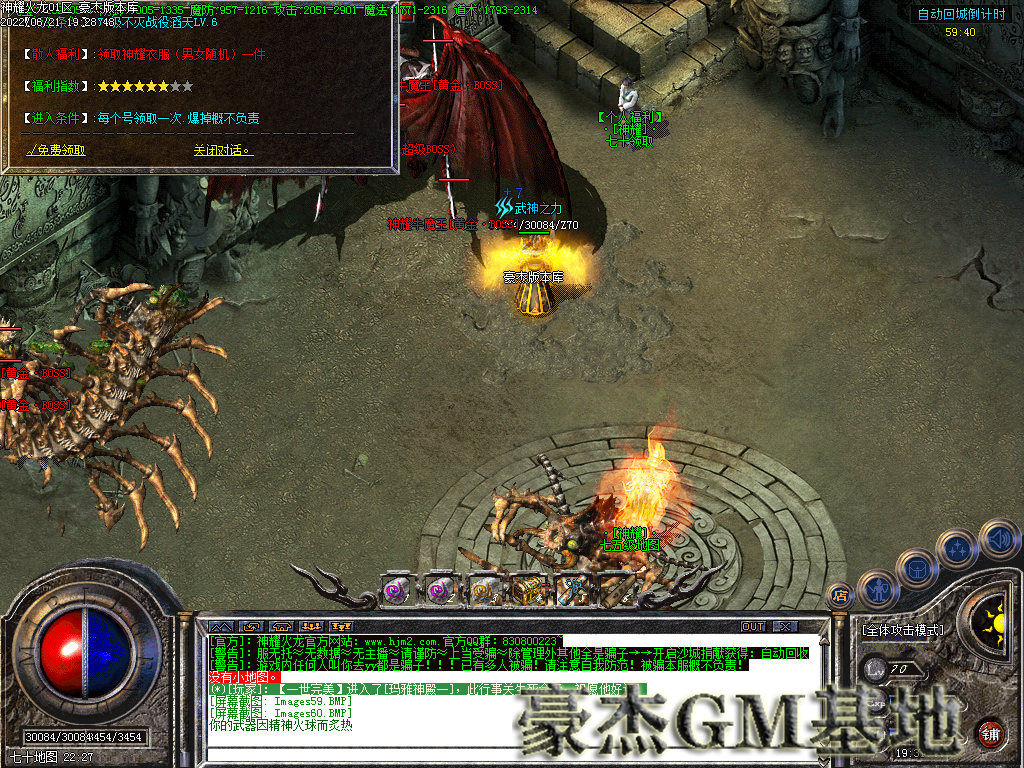The height and width of the screenshot is (768, 1024).
Task: Open the red 铺 stall button
Action: click(x=992, y=734)
